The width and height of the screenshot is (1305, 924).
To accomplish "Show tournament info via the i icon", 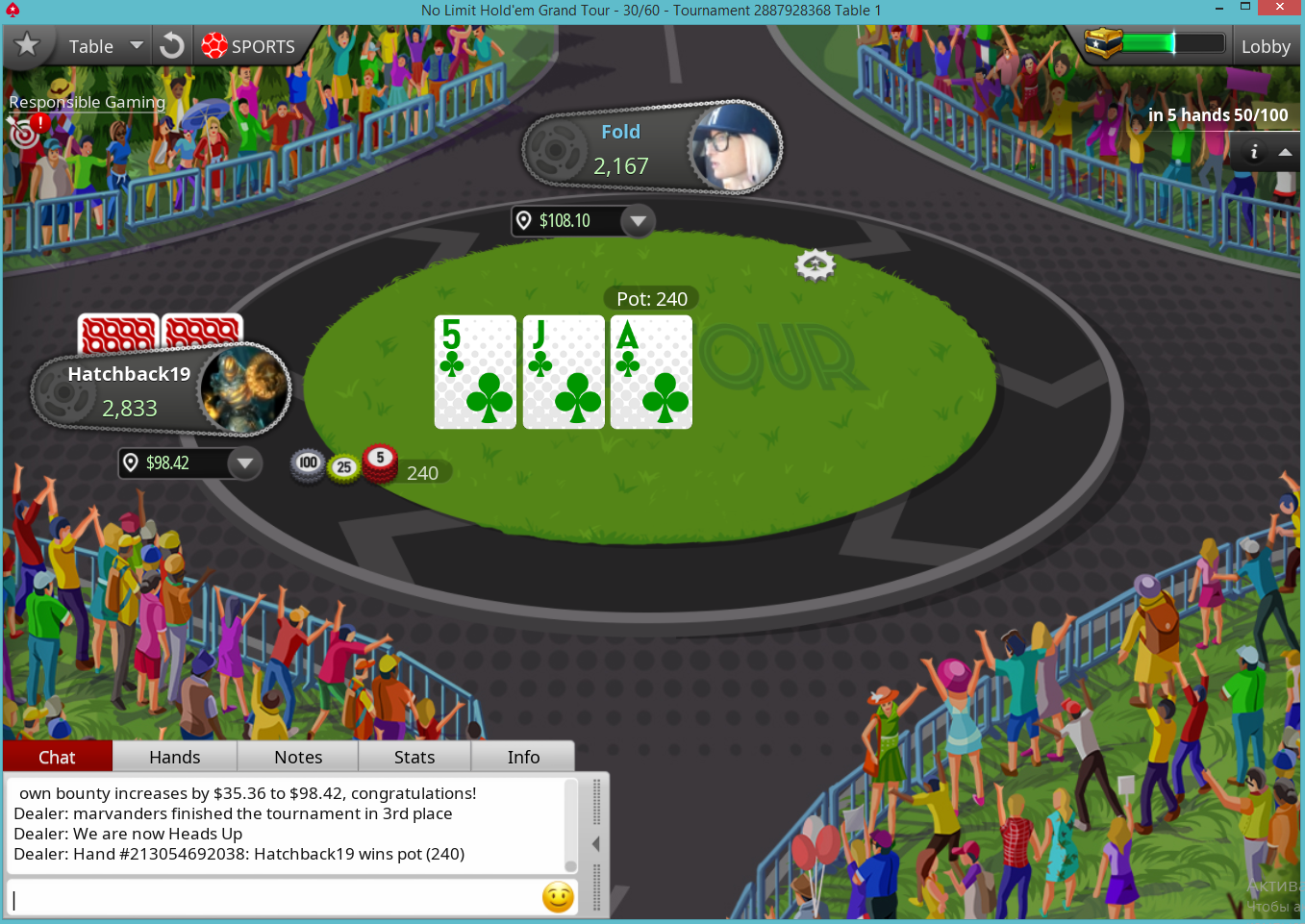I will coord(1253,152).
